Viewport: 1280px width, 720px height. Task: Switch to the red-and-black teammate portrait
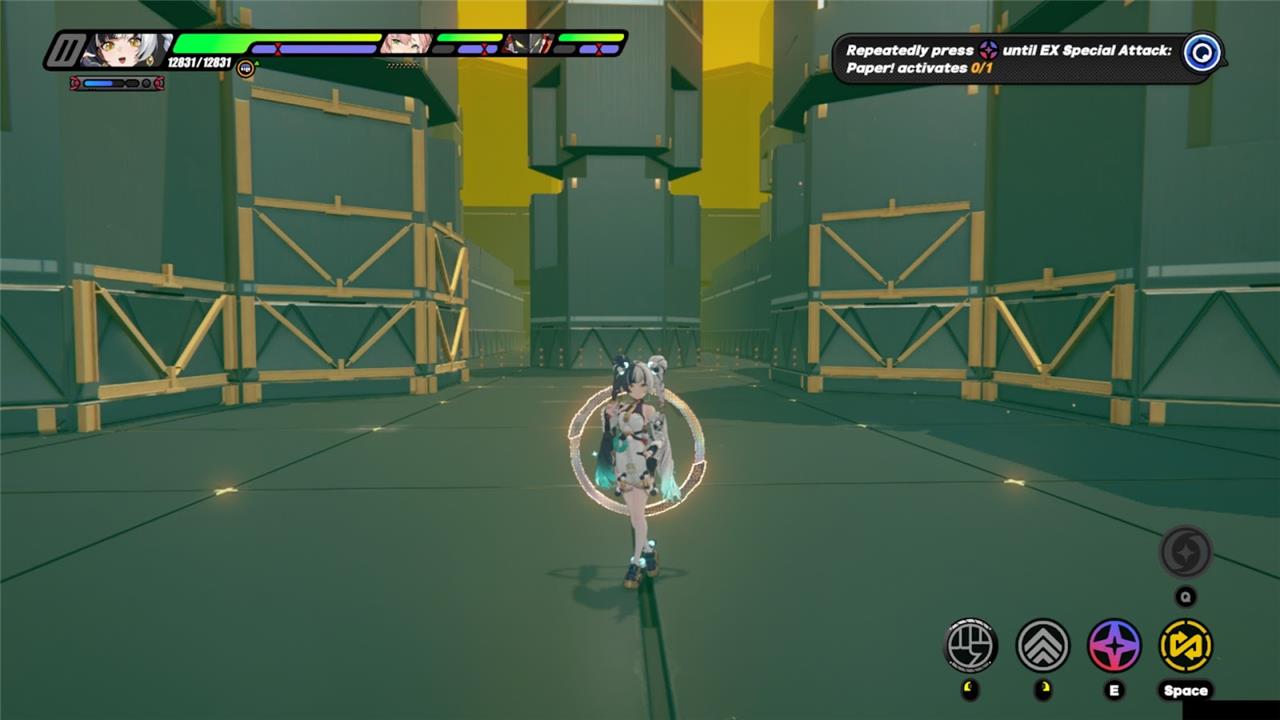[x=528, y=43]
